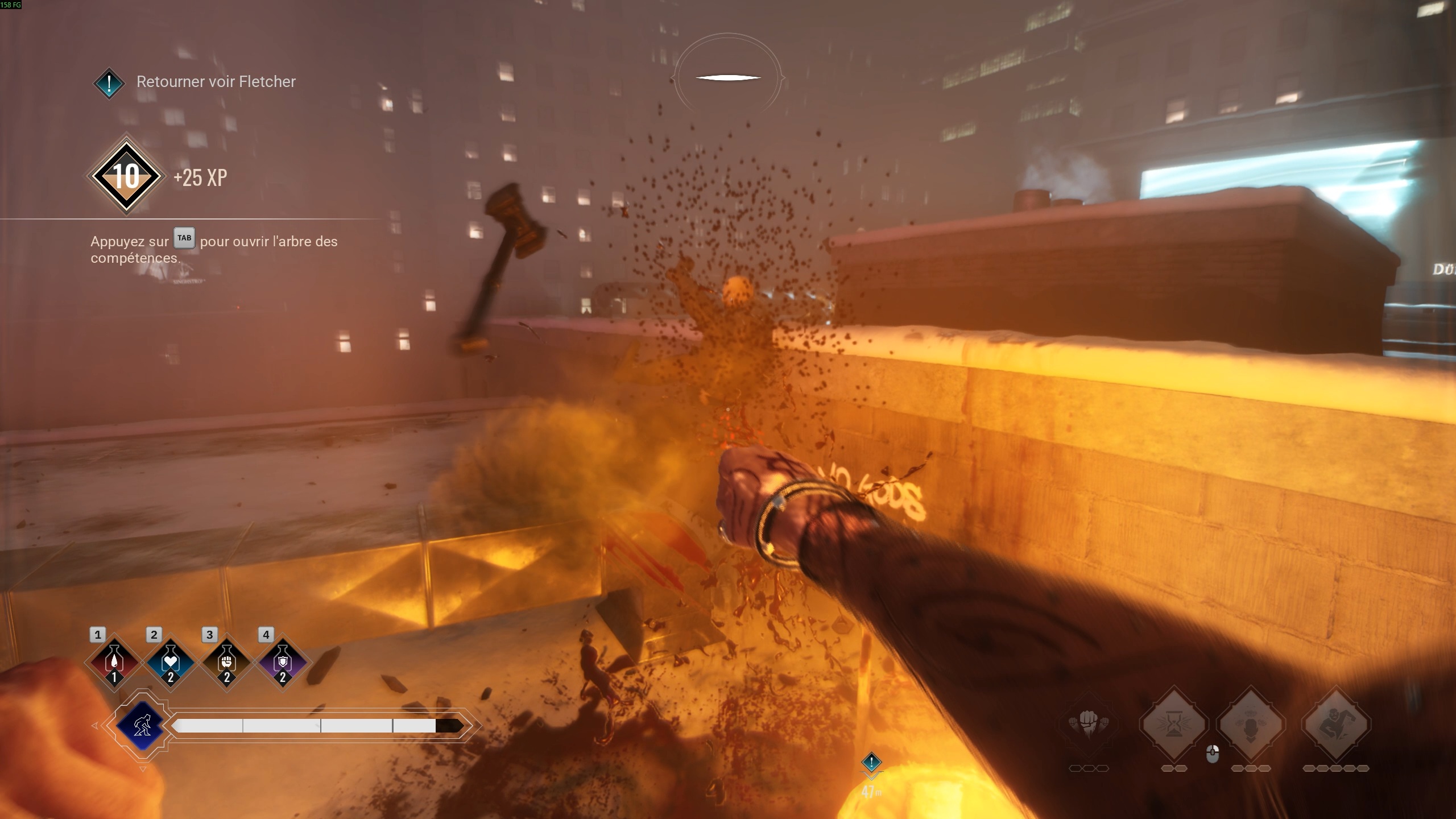Image resolution: width=1456 pixels, height=819 pixels.
Task: Click the level 10 diamond badge
Action: 126,176
